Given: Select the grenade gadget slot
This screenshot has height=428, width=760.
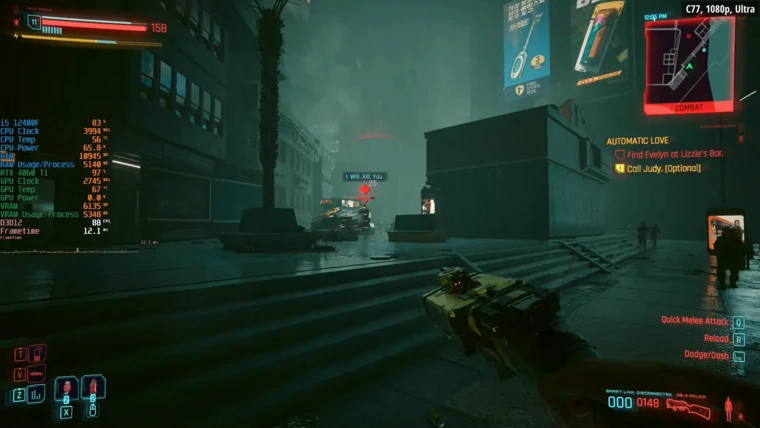Looking at the screenshot, I should pyautogui.click(x=93, y=387).
